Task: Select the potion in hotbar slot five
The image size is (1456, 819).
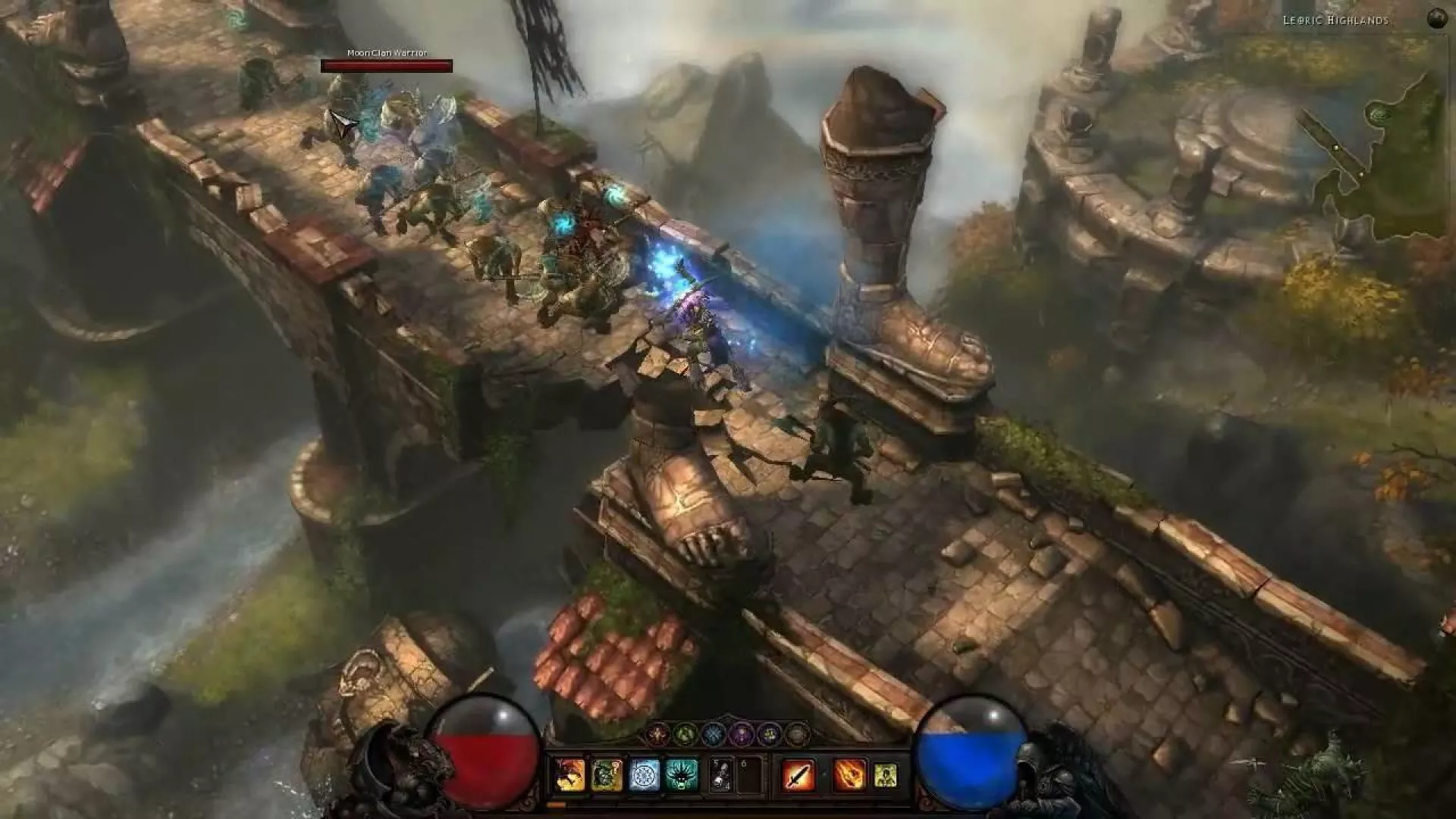Action: pos(722,775)
